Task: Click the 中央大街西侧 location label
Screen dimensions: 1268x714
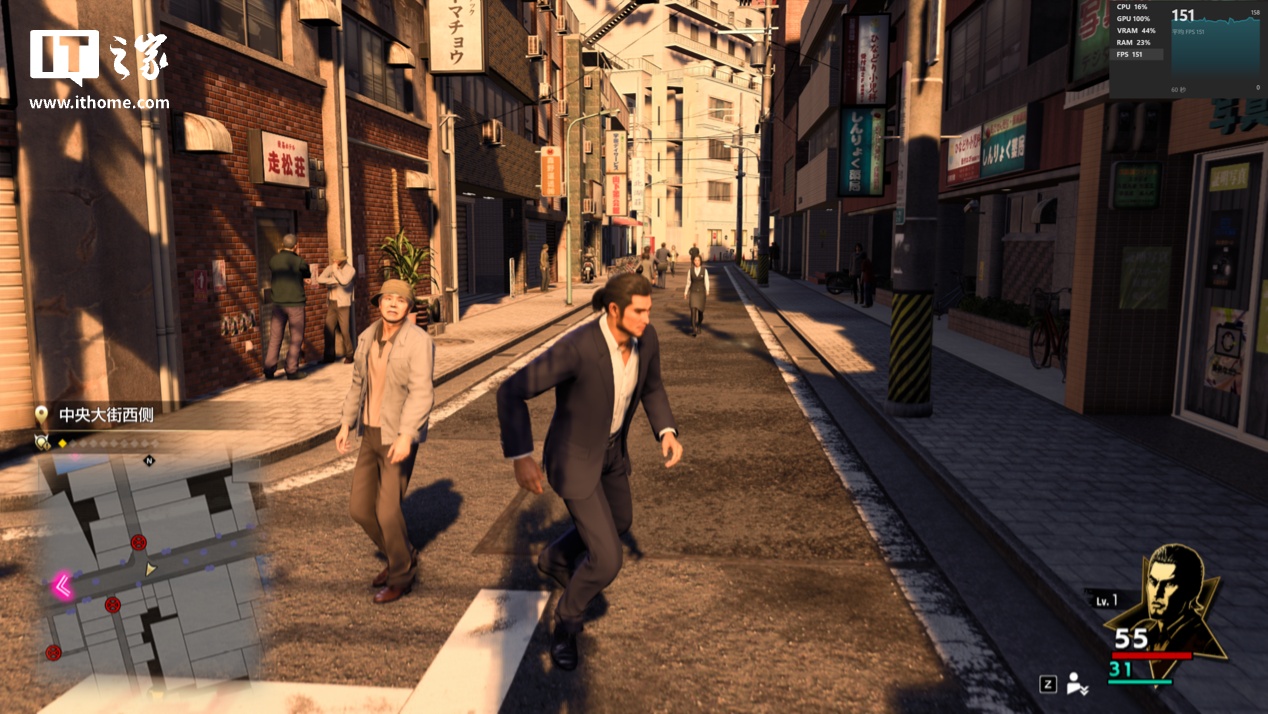Action: click(x=106, y=415)
